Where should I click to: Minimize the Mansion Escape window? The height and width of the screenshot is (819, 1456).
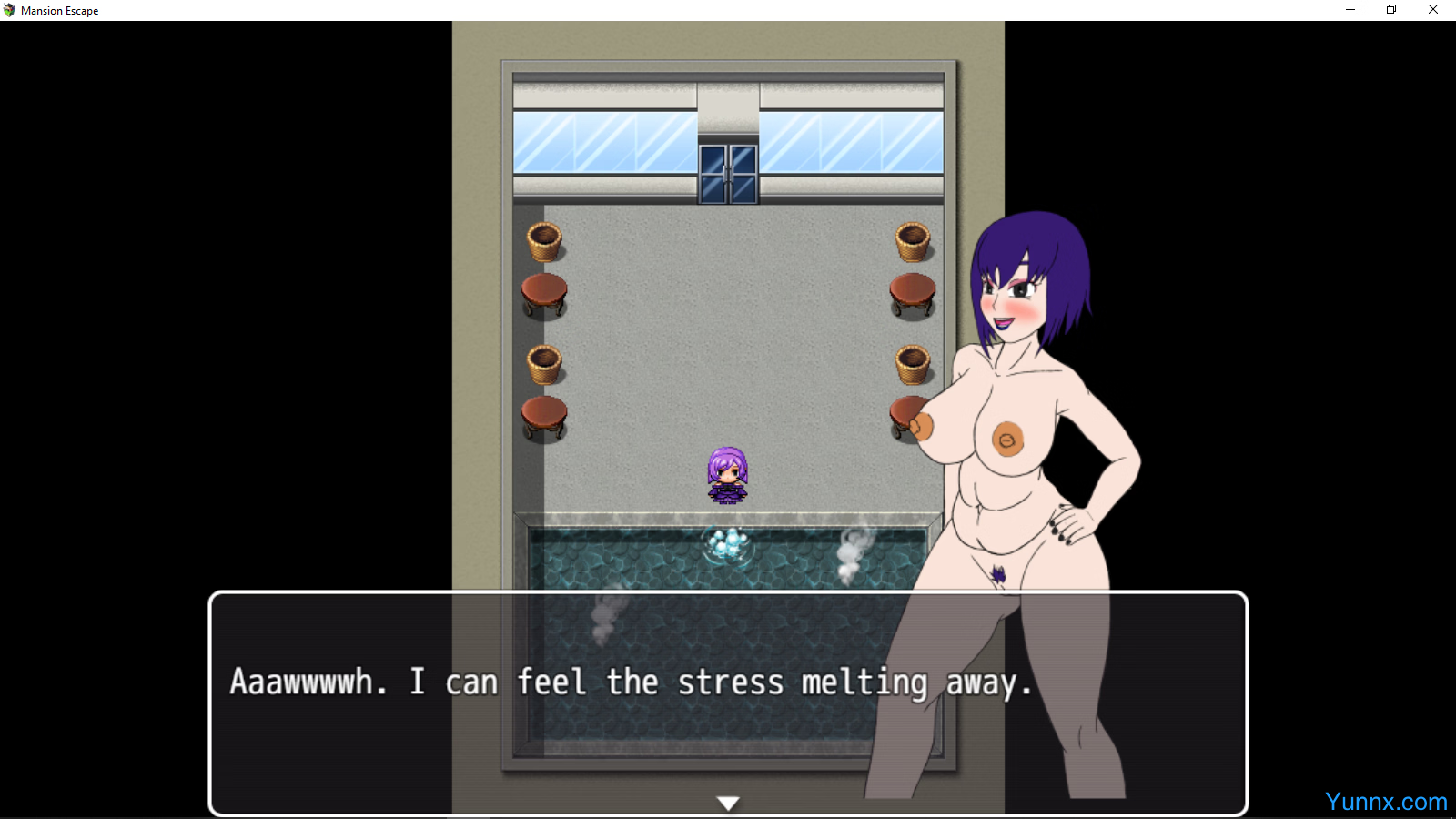point(1350,10)
